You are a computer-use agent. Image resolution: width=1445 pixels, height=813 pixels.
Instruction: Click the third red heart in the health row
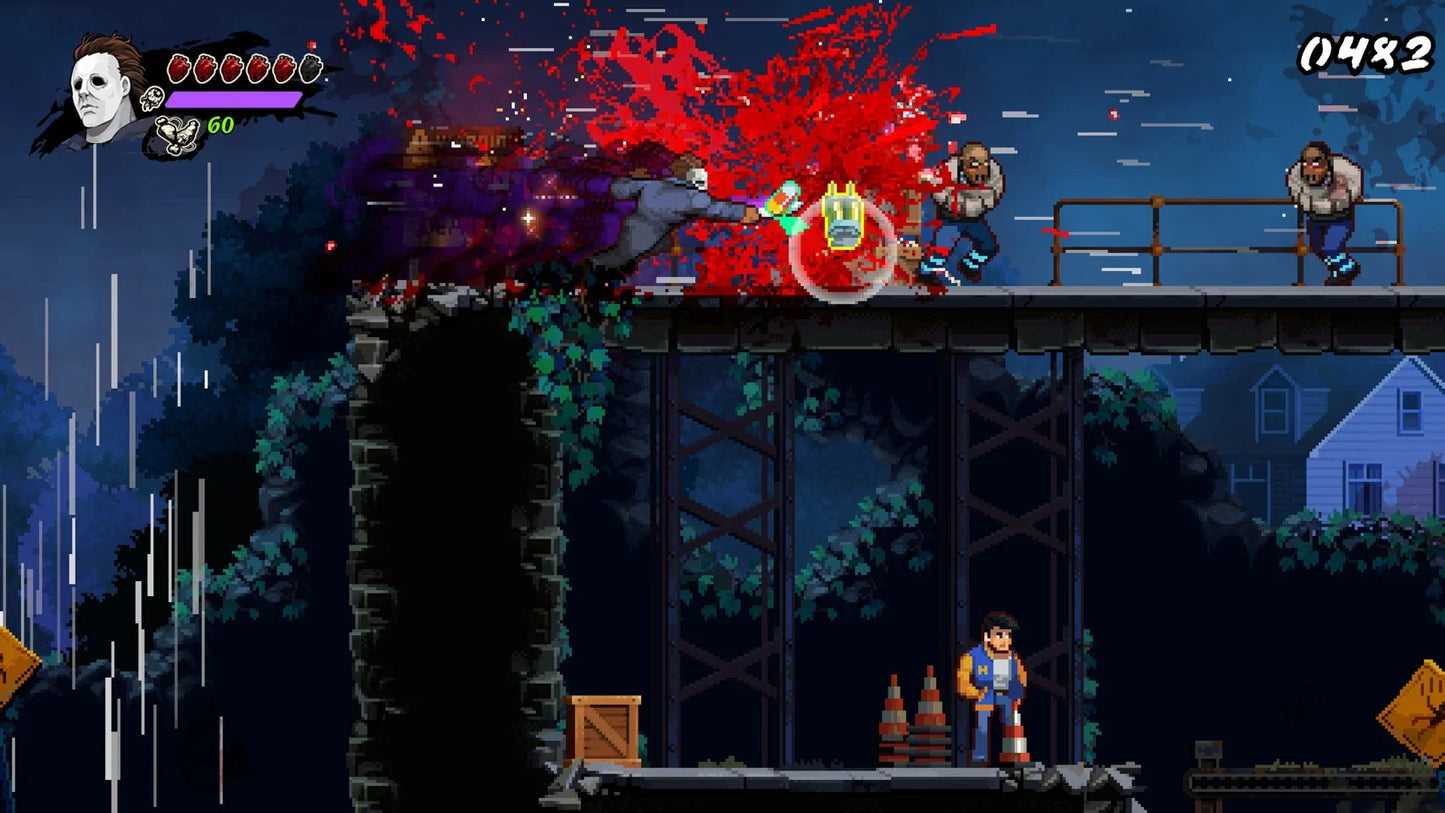[x=232, y=68]
